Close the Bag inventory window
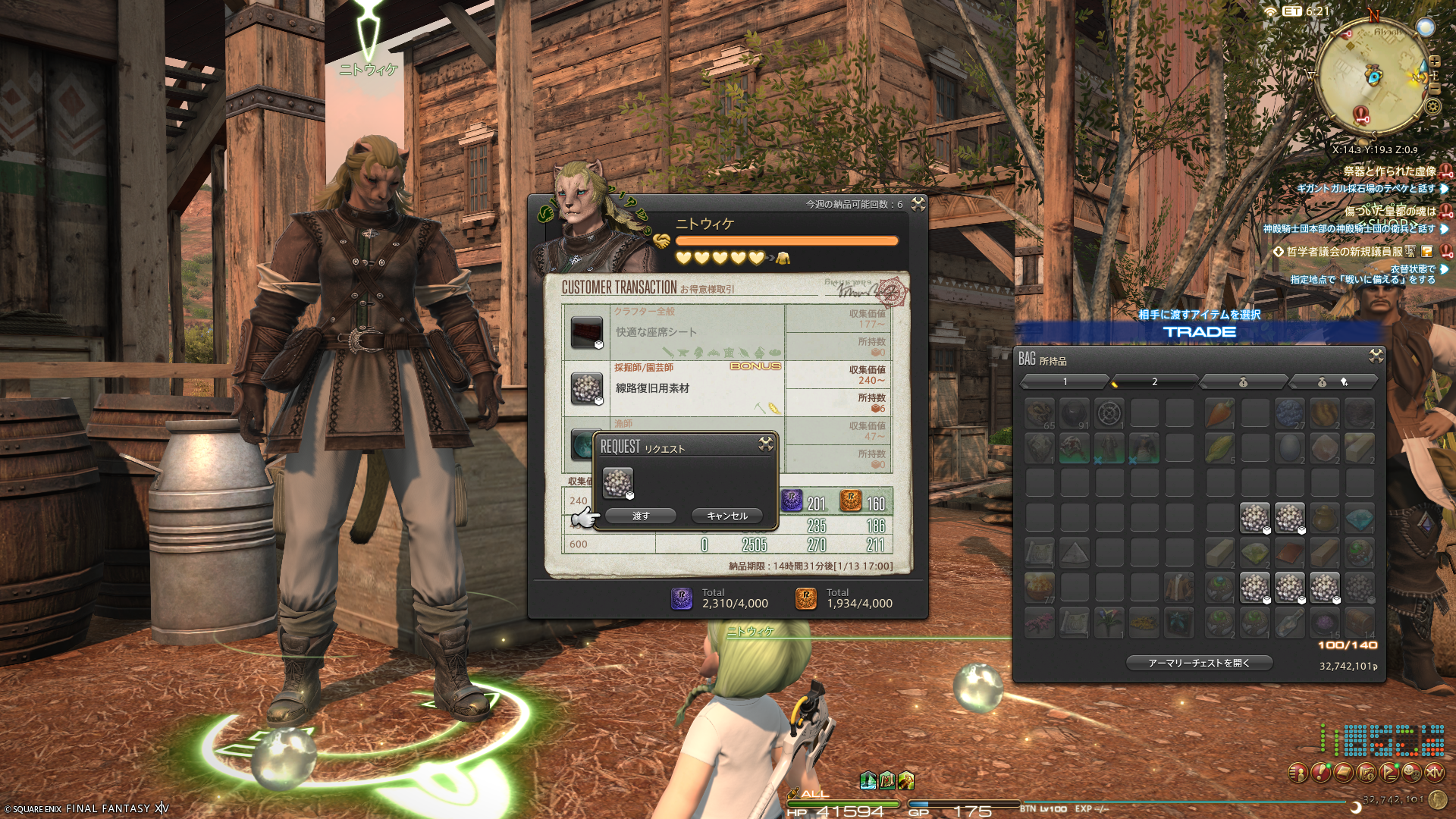1456x819 pixels. pyautogui.click(x=1376, y=356)
